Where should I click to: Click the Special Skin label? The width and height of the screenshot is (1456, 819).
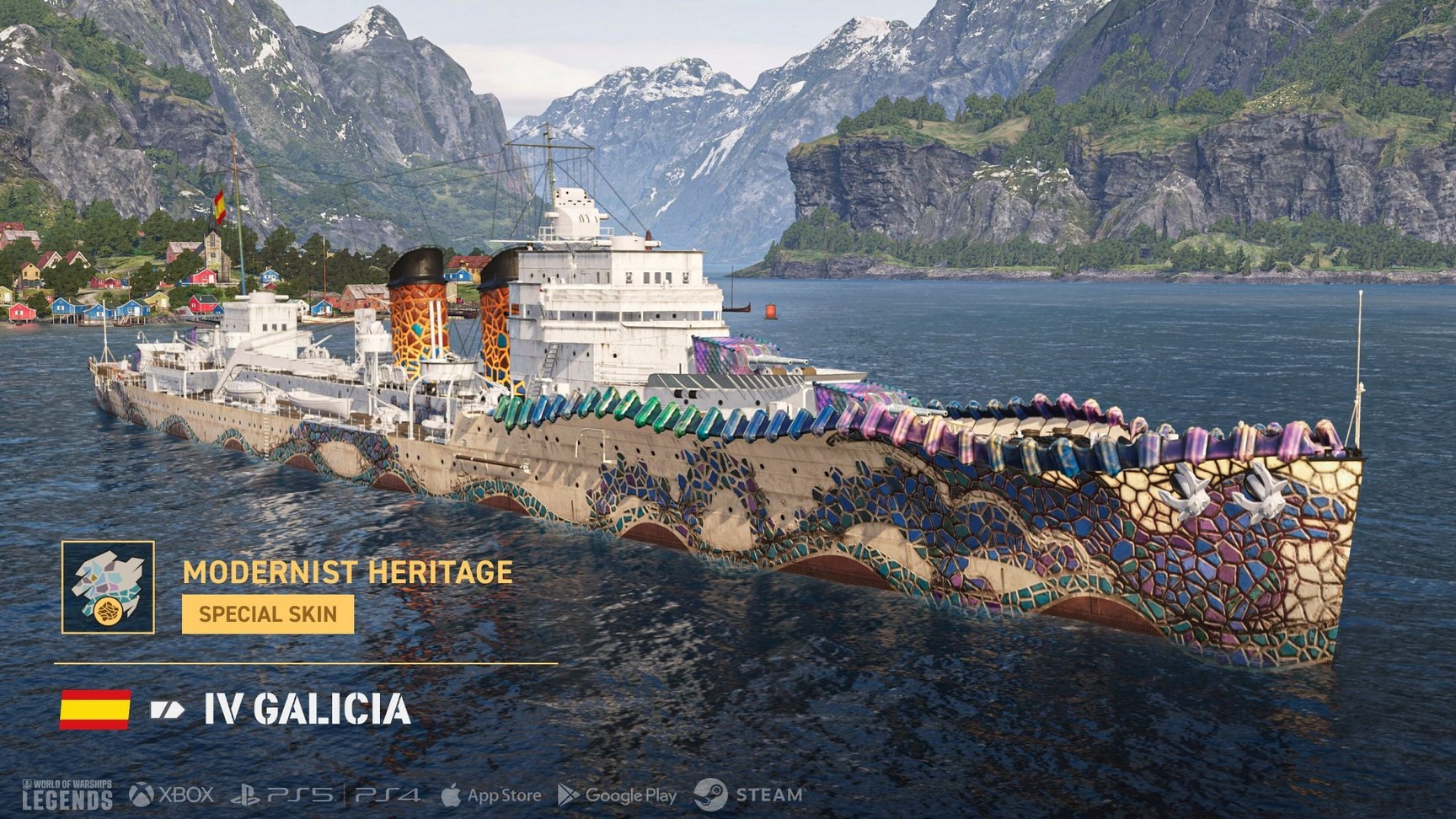point(268,613)
